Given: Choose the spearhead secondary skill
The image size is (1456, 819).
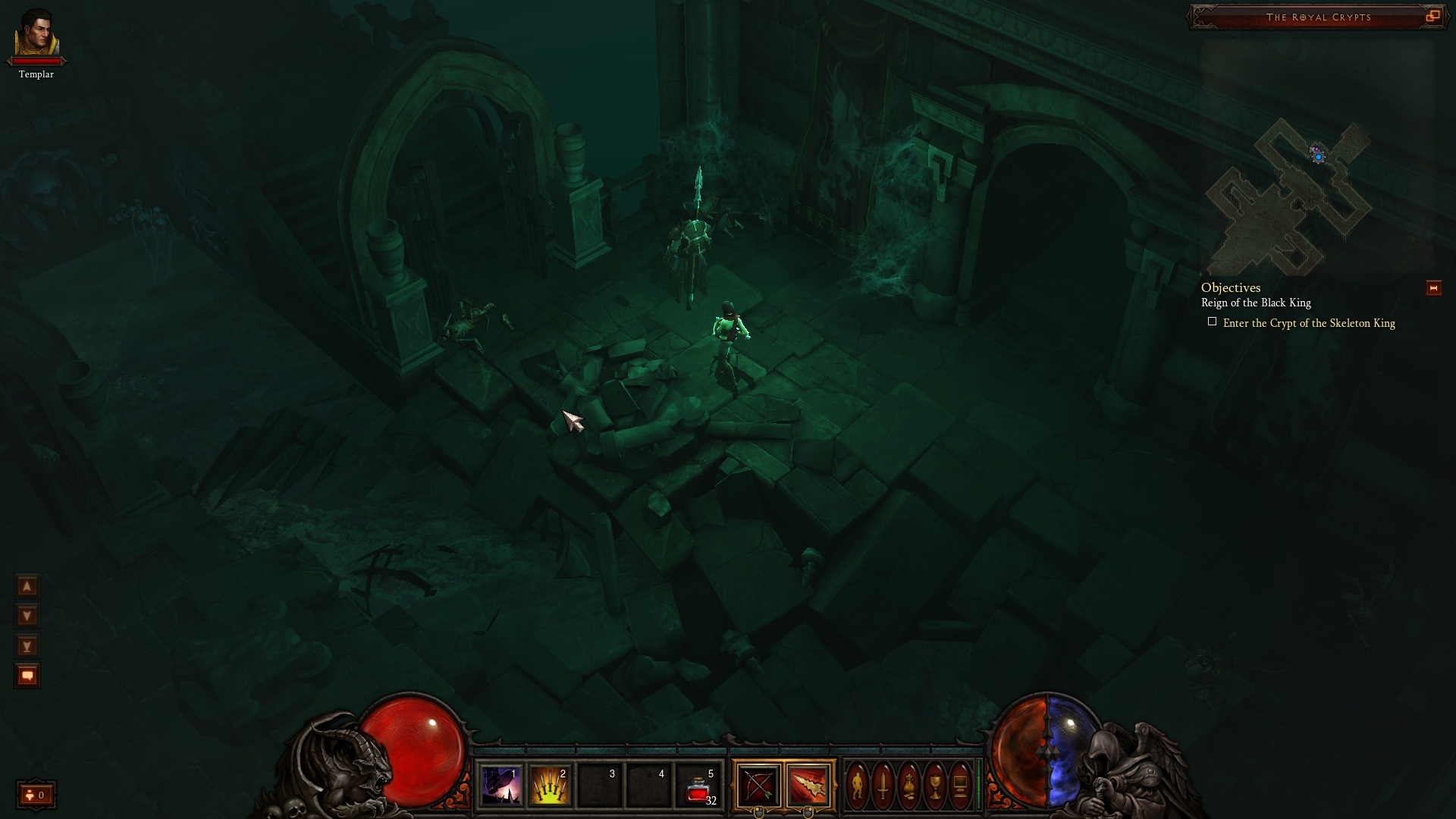Looking at the screenshot, I should click(808, 786).
